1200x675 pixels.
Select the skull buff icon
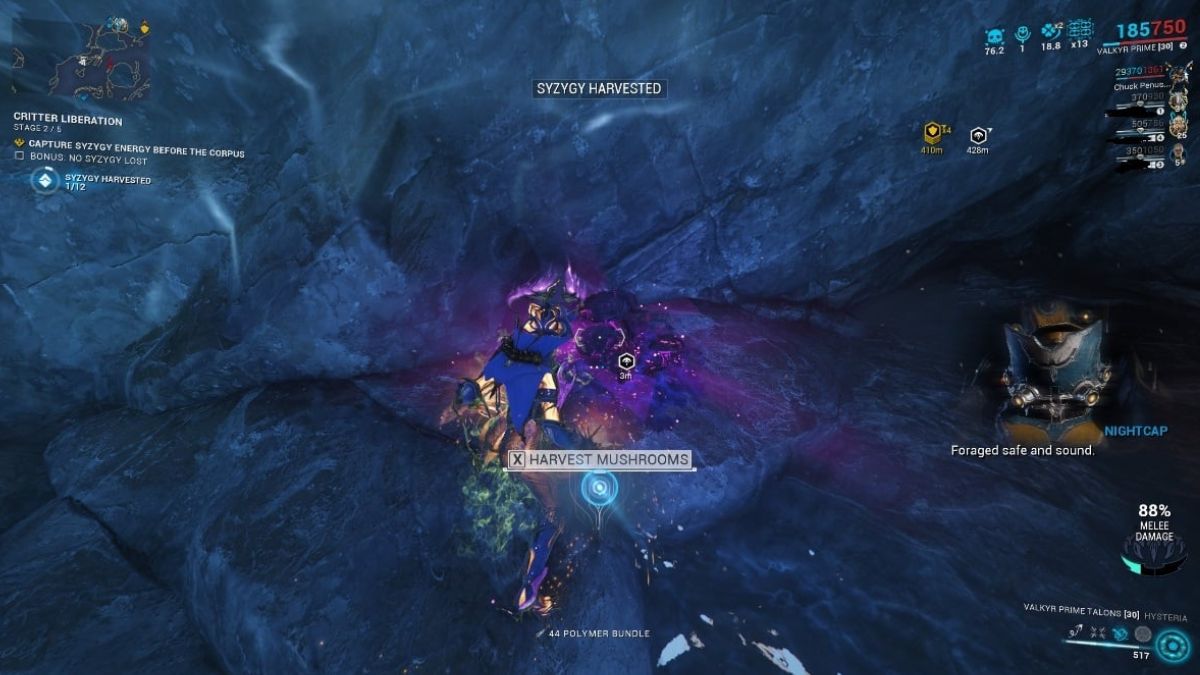coord(993,34)
